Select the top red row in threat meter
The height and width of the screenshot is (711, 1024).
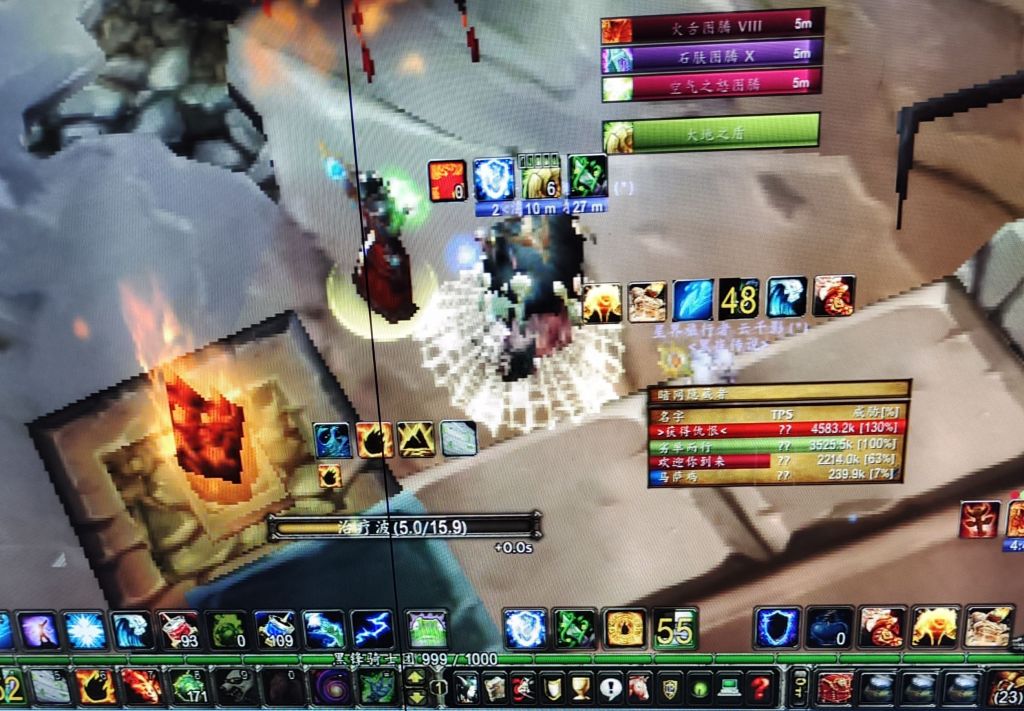tap(777, 427)
